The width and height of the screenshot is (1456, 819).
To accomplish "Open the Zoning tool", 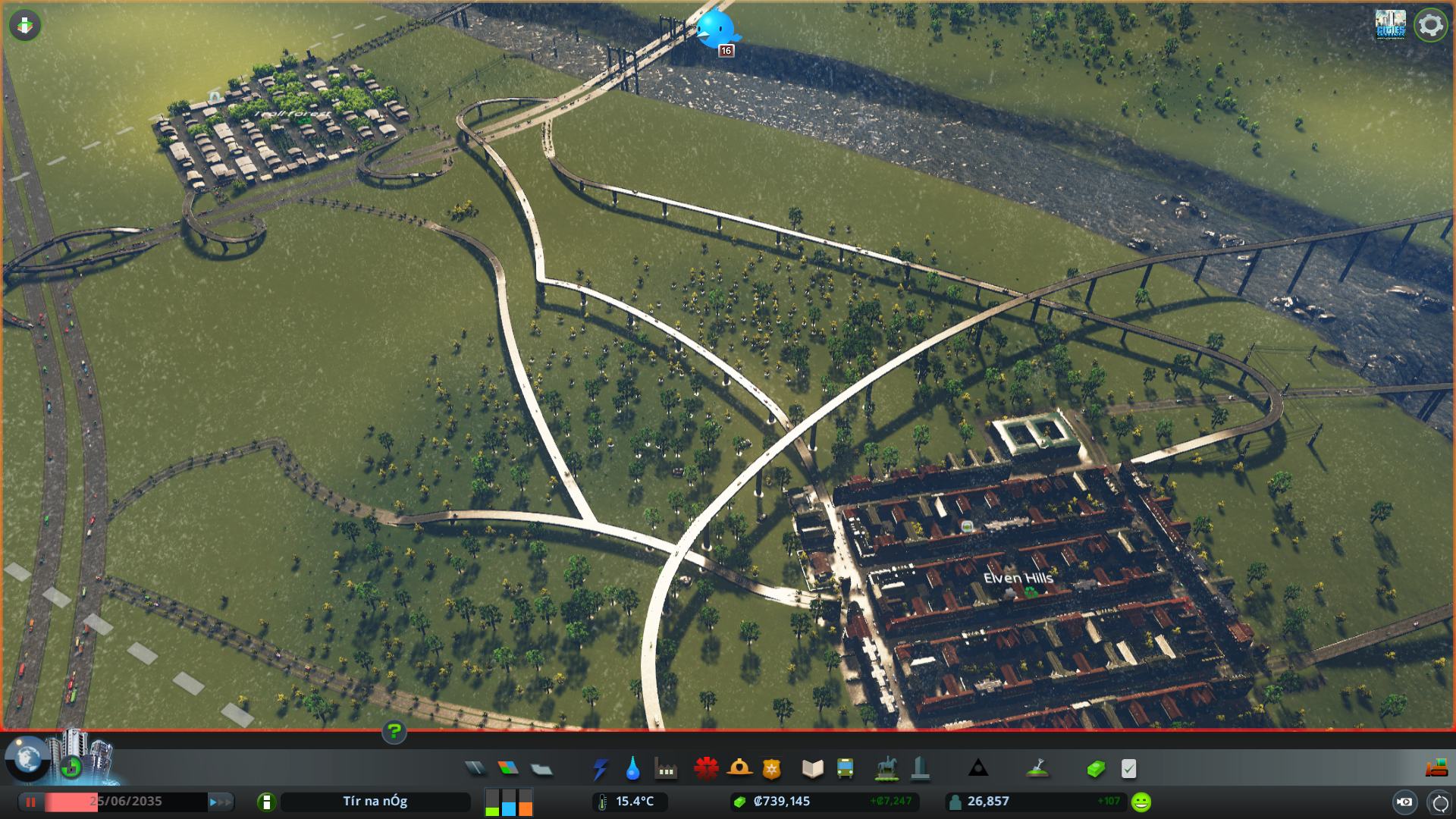I will coord(508,769).
